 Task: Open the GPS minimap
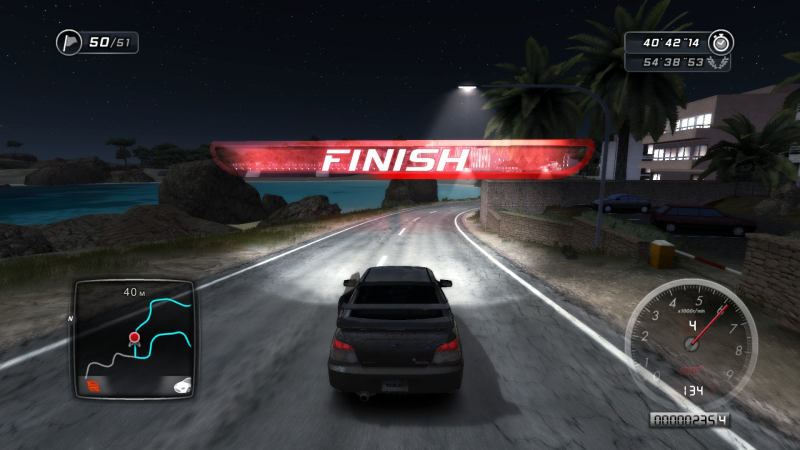135,339
